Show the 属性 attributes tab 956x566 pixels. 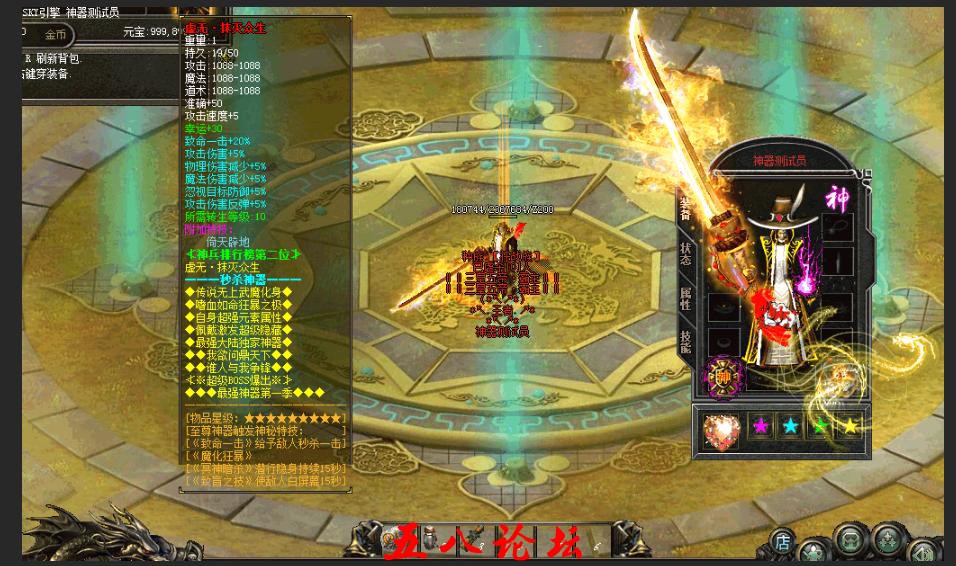(x=686, y=298)
